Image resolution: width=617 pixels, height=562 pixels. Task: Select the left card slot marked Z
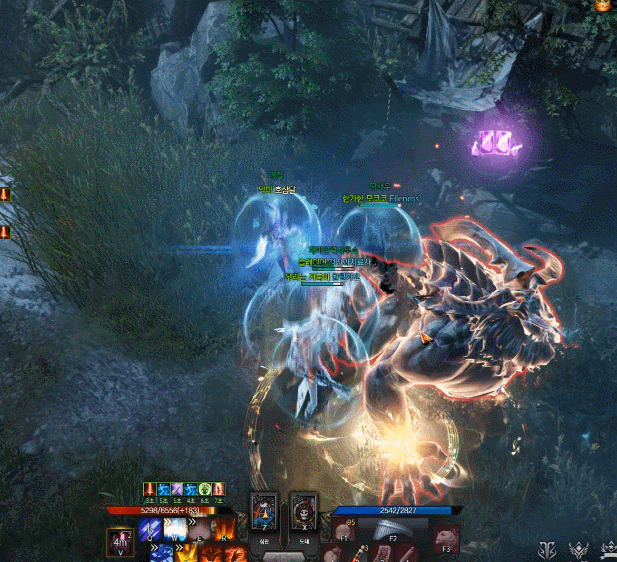coord(264,510)
